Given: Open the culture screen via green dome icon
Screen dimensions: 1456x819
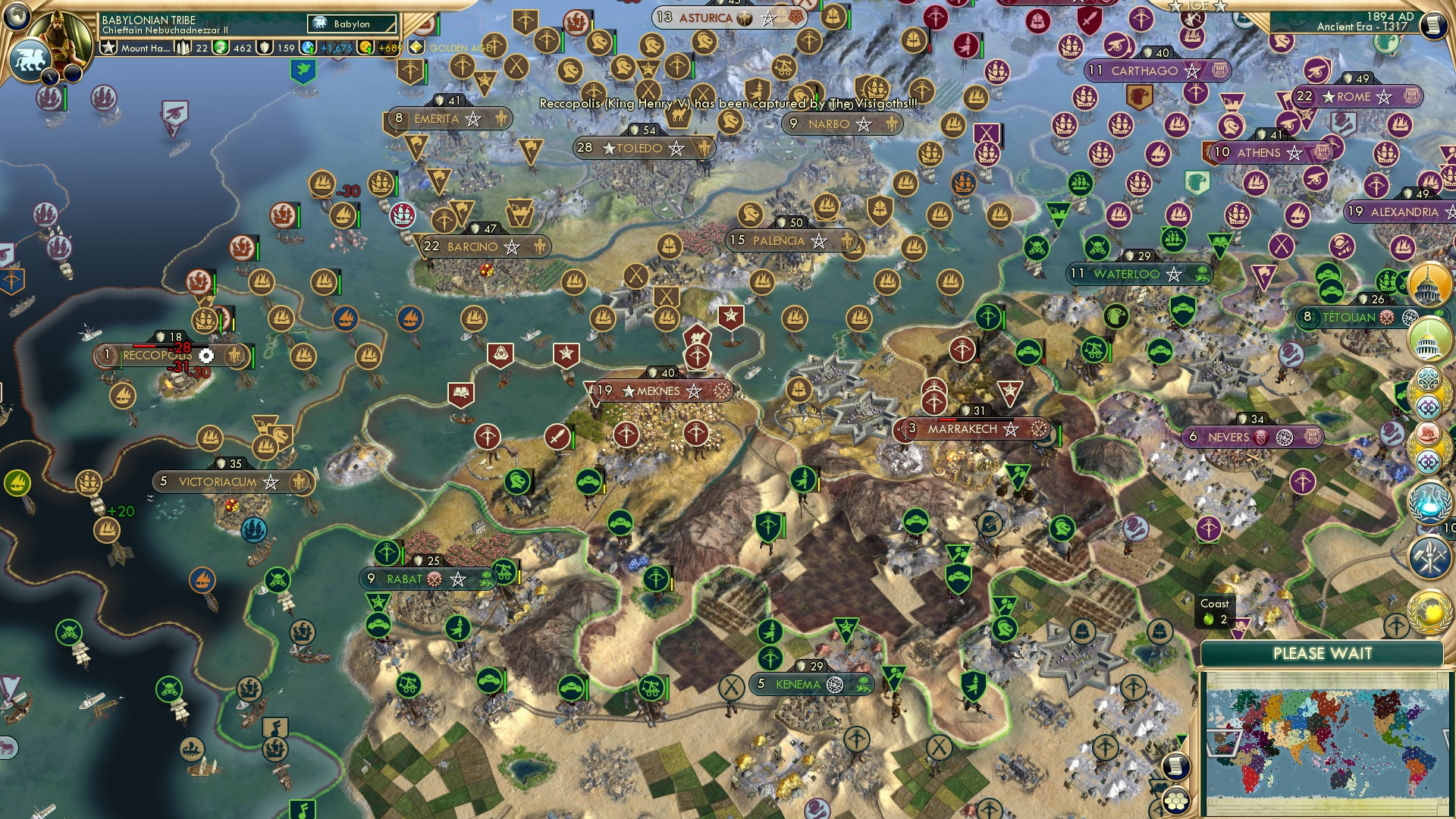Looking at the screenshot, I should [x=1429, y=338].
